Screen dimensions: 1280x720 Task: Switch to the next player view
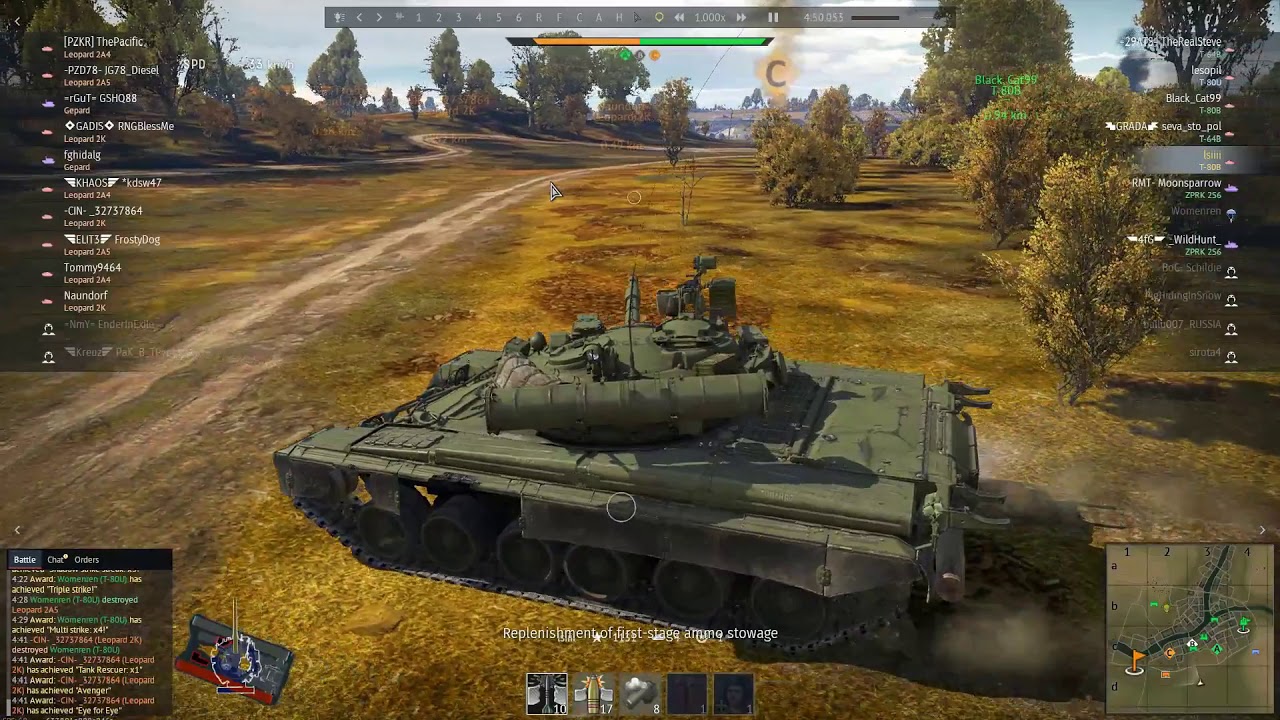(x=379, y=17)
